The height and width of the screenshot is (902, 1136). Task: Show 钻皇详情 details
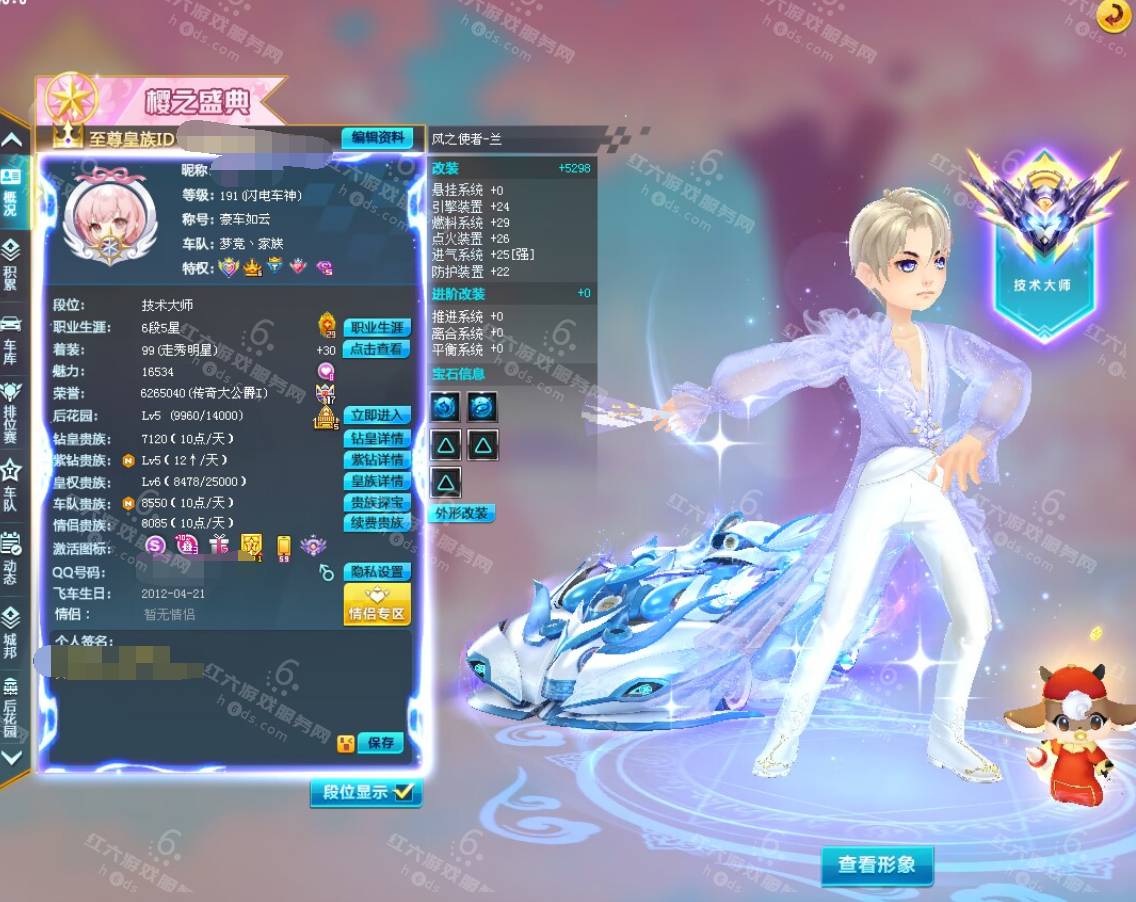(x=377, y=438)
